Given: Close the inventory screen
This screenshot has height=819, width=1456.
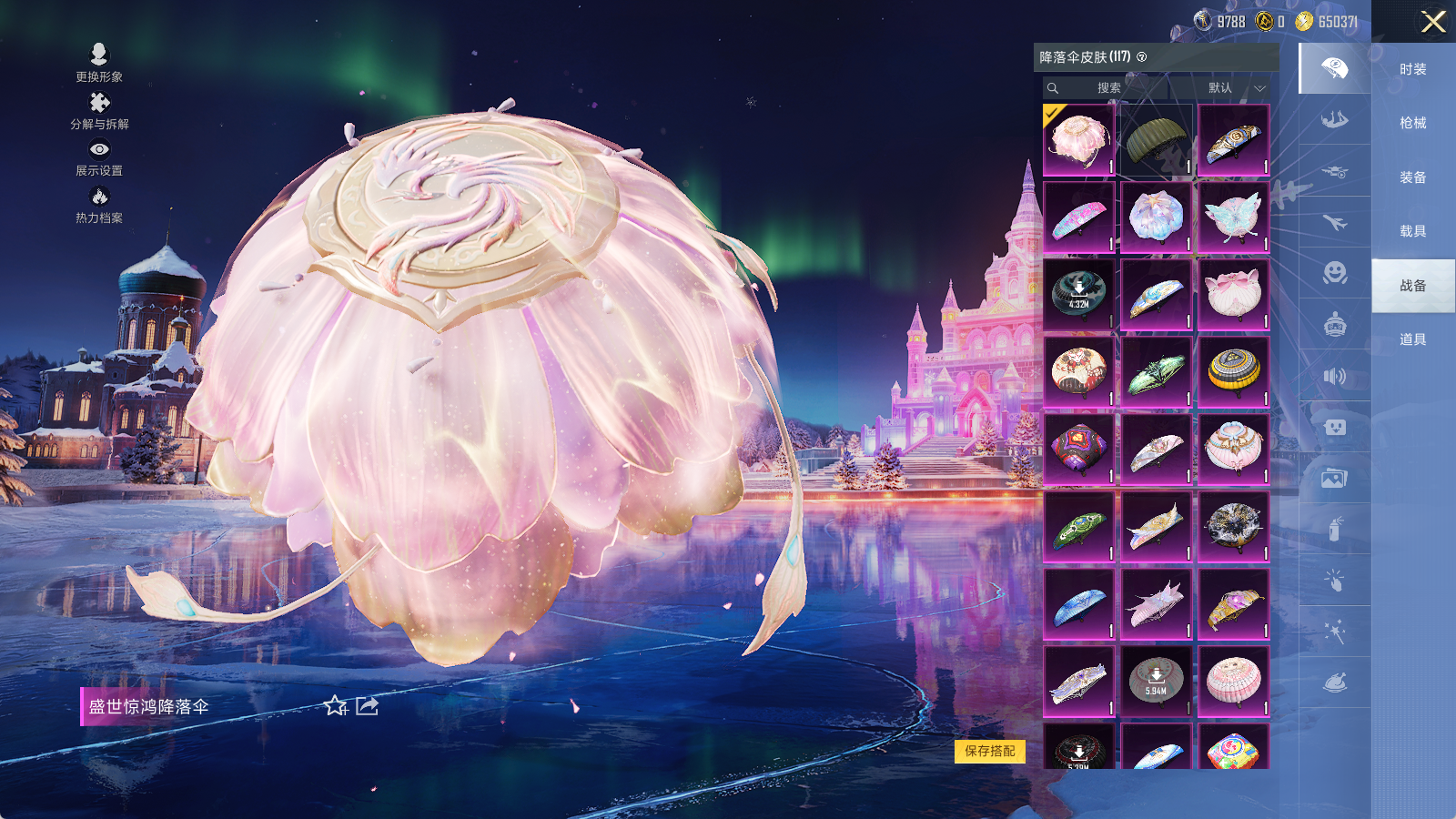Looking at the screenshot, I should pyautogui.click(x=1433, y=22).
